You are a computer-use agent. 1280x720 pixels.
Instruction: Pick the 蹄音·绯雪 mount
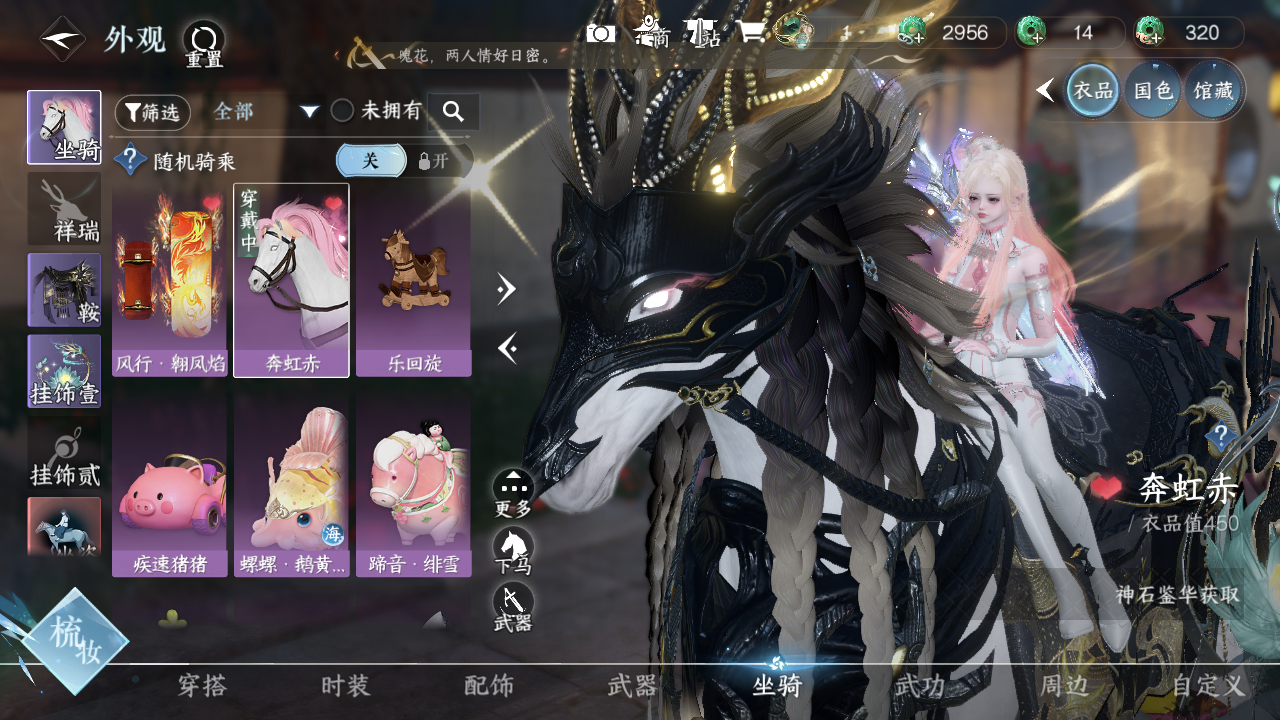click(413, 483)
